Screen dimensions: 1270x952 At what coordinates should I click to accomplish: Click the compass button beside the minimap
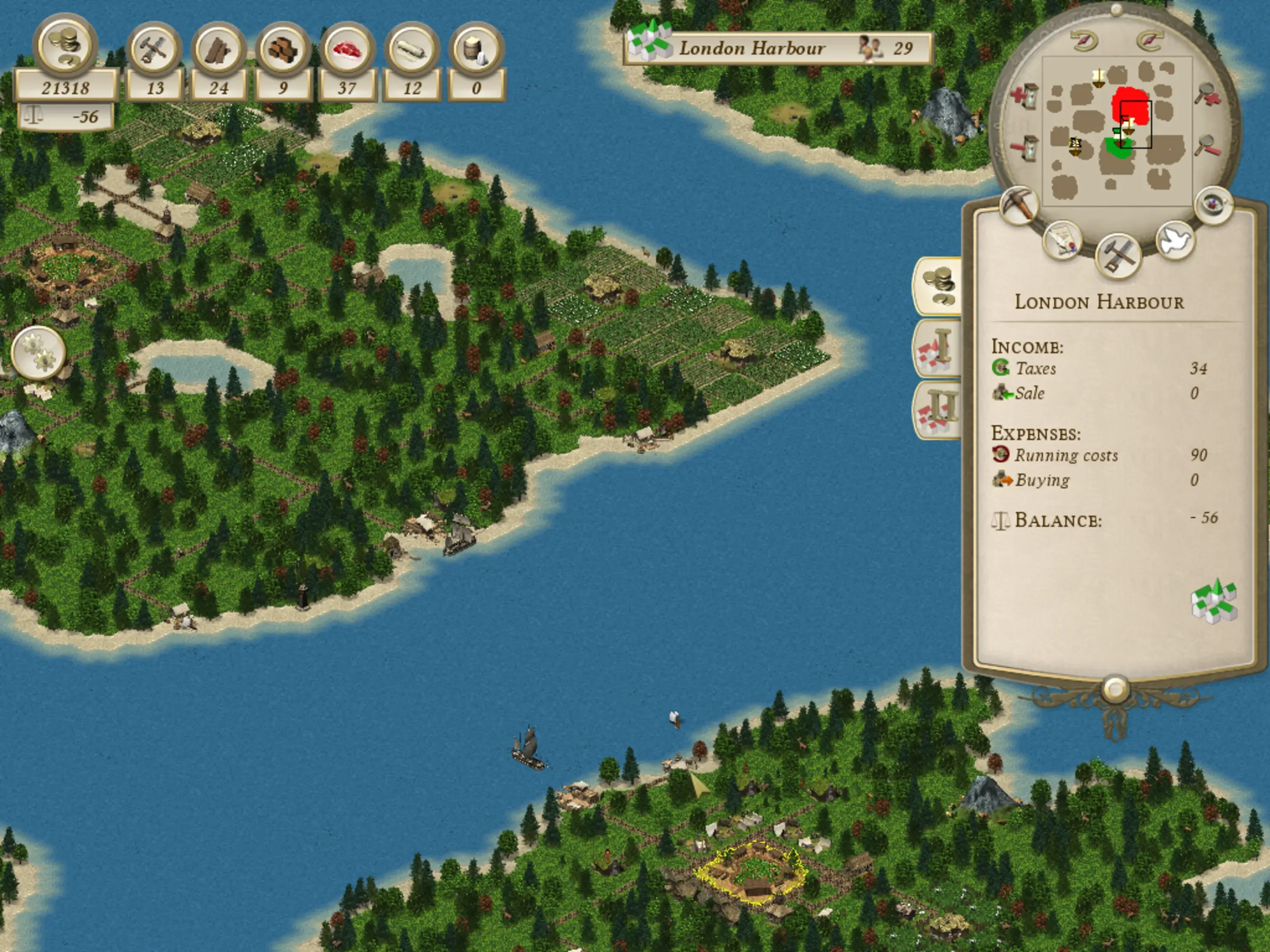tap(1214, 205)
